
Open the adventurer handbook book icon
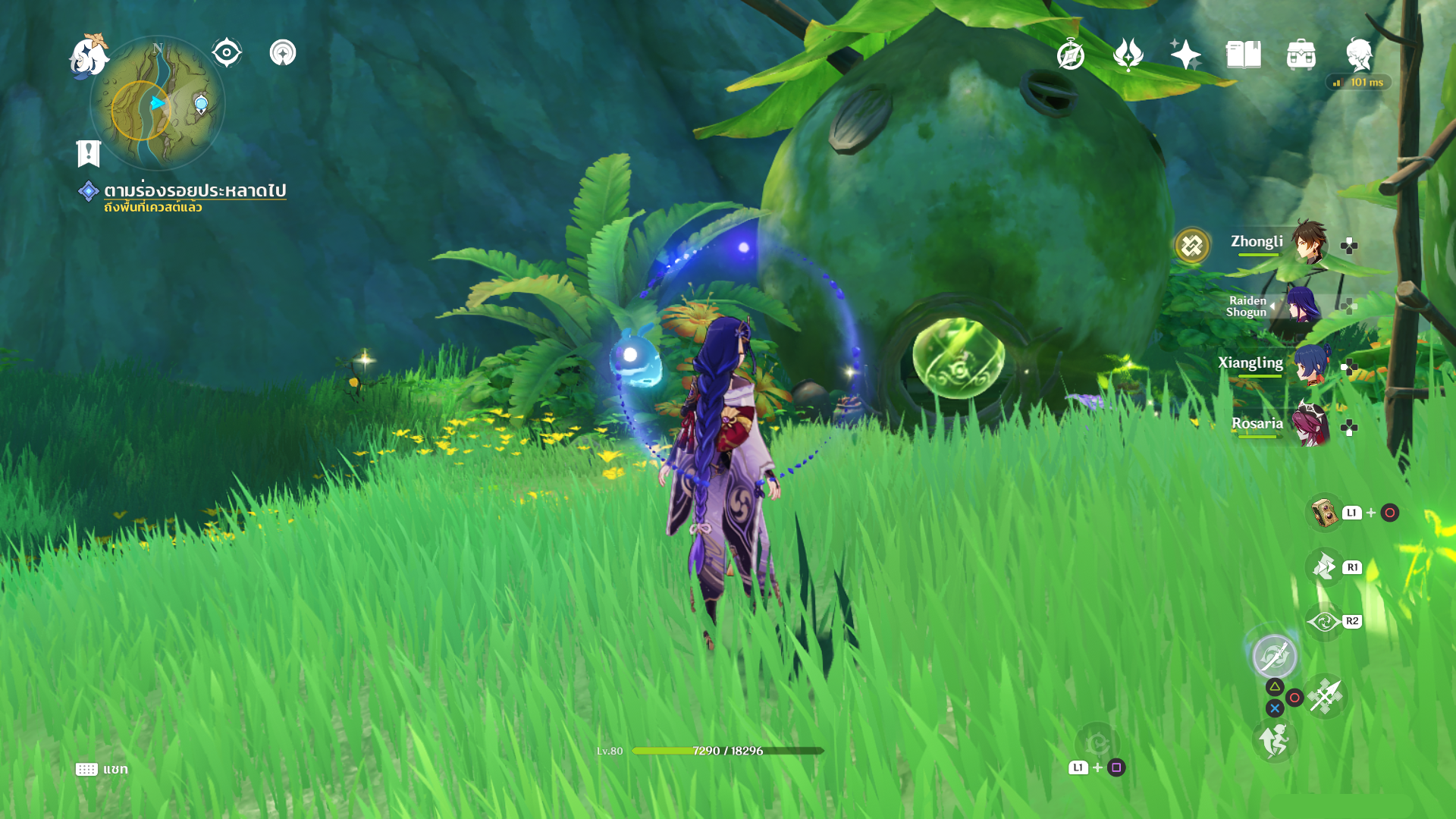(x=1243, y=55)
